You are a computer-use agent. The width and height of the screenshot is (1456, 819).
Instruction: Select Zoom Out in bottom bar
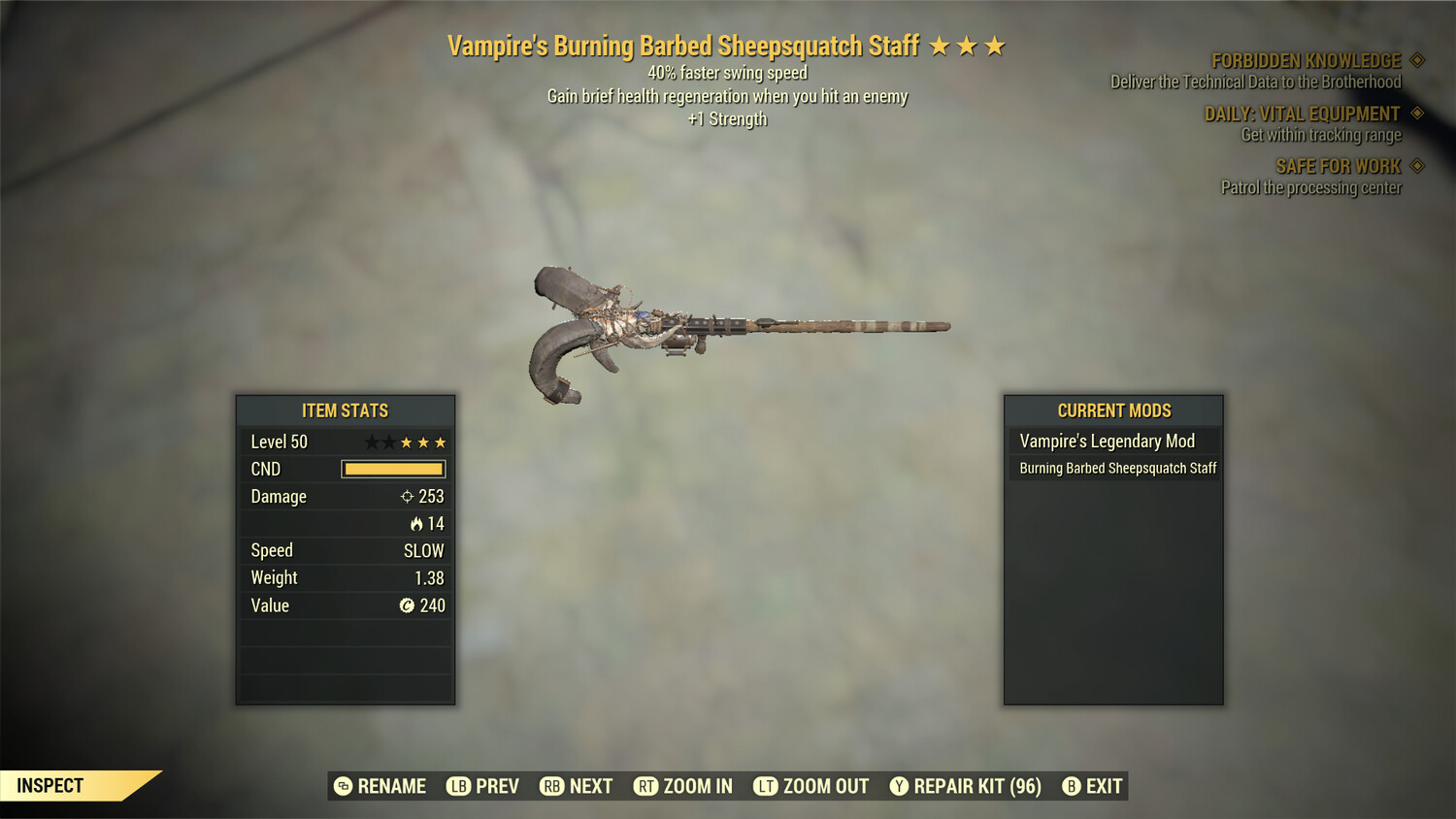811,786
